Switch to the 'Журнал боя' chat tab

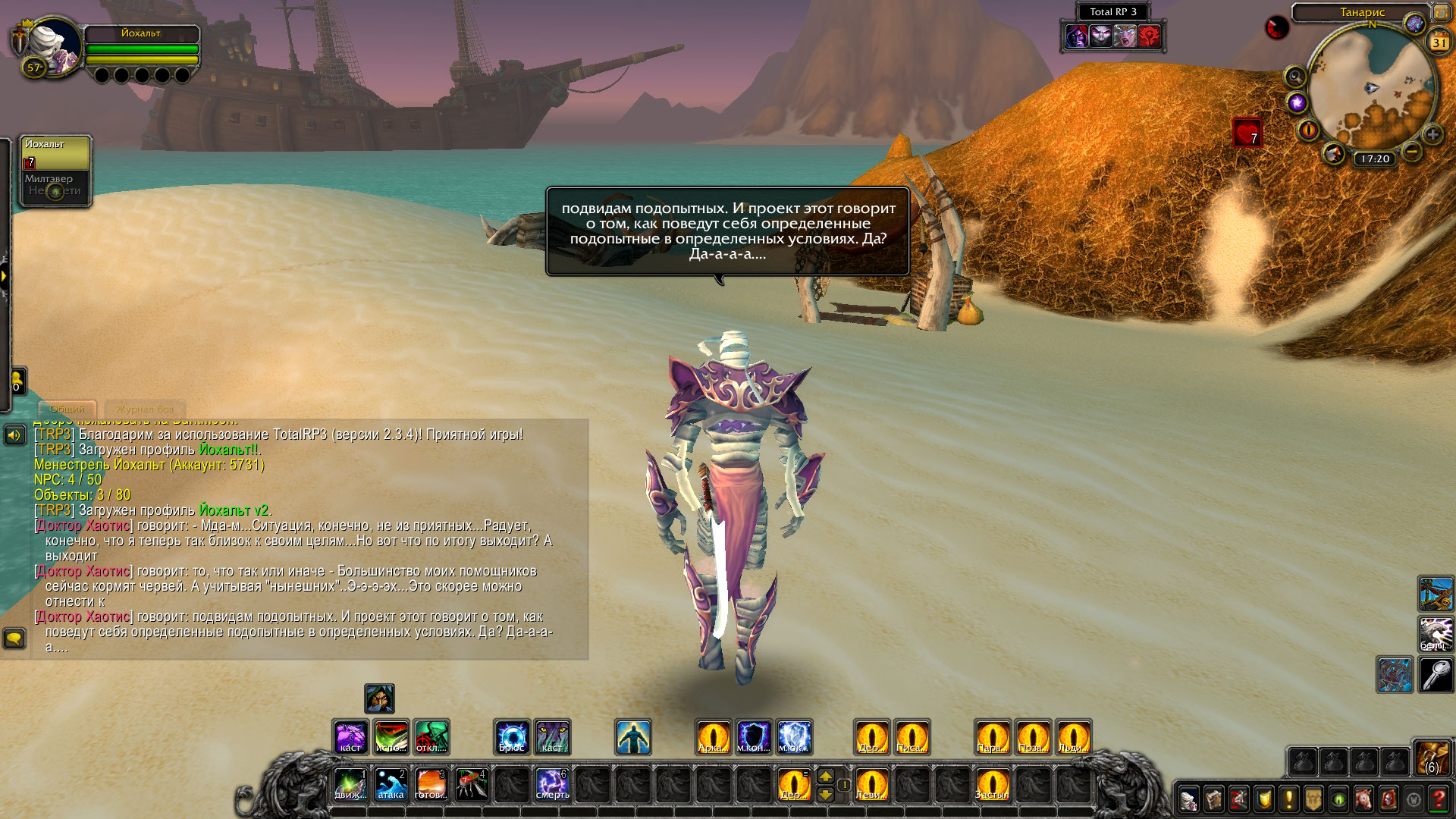pyautogui.click(x=145, y=409)
